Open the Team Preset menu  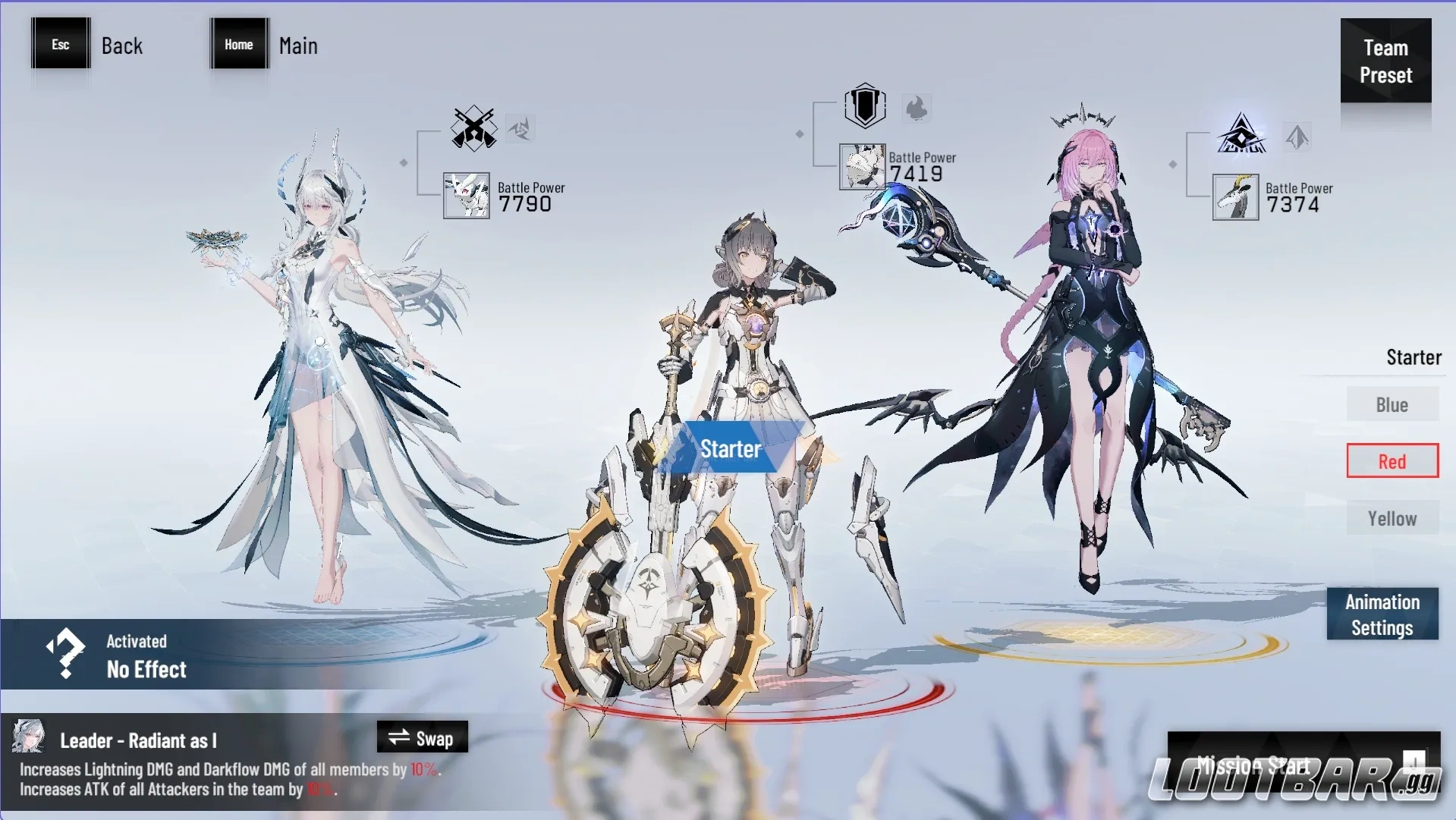[1385, 61]
